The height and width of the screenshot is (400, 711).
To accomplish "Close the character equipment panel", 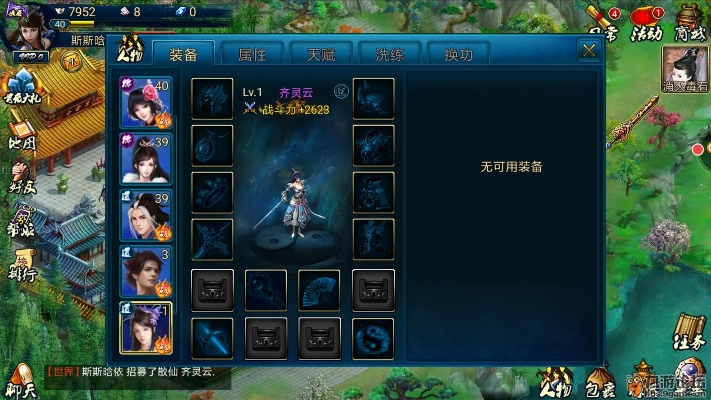I will coord(587,50).
